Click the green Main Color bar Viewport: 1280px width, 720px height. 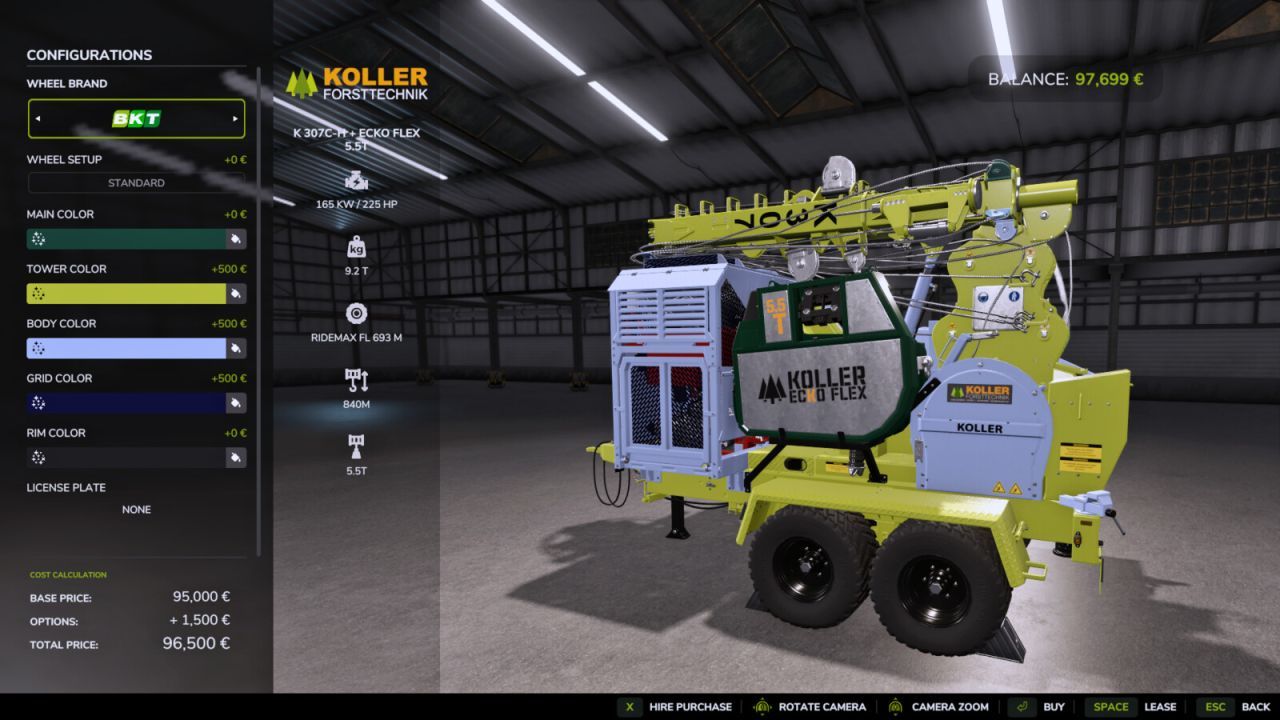coord(130,239)
